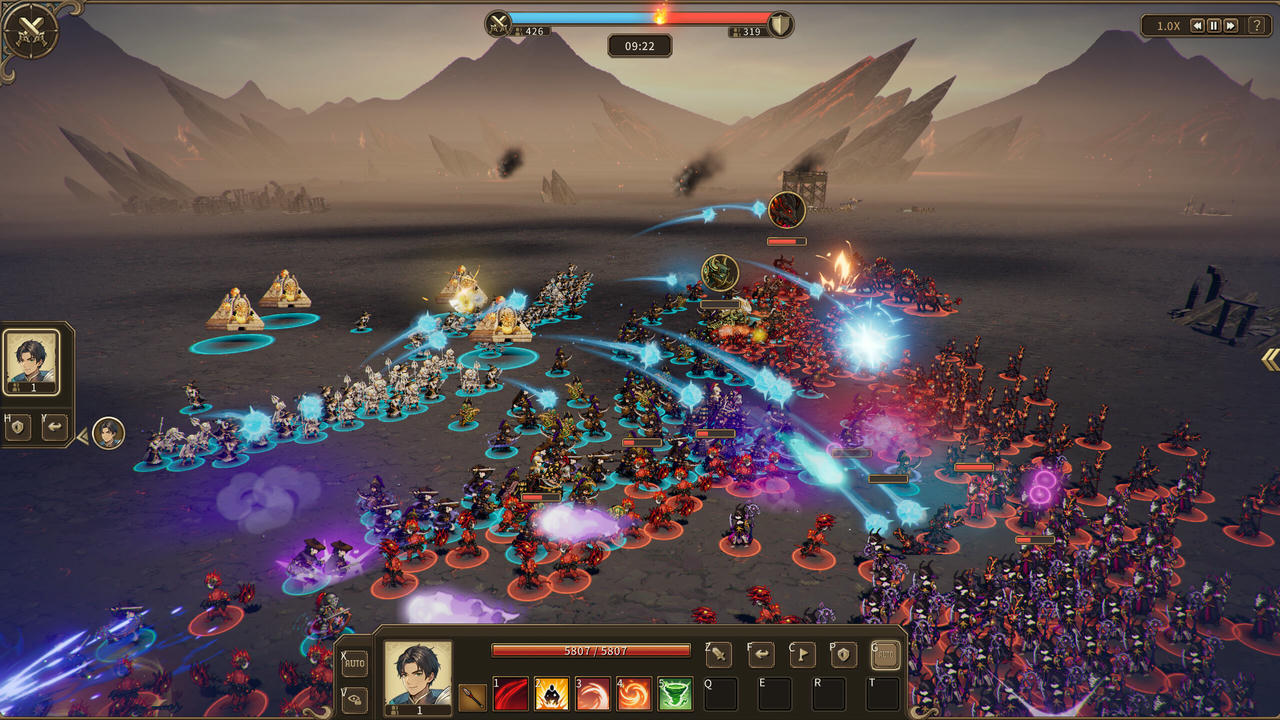Click the shield defend command in the bottom bar
The height and width of the screenshot is (720, 1280).
pyautogui.click(x=843, y=655)
